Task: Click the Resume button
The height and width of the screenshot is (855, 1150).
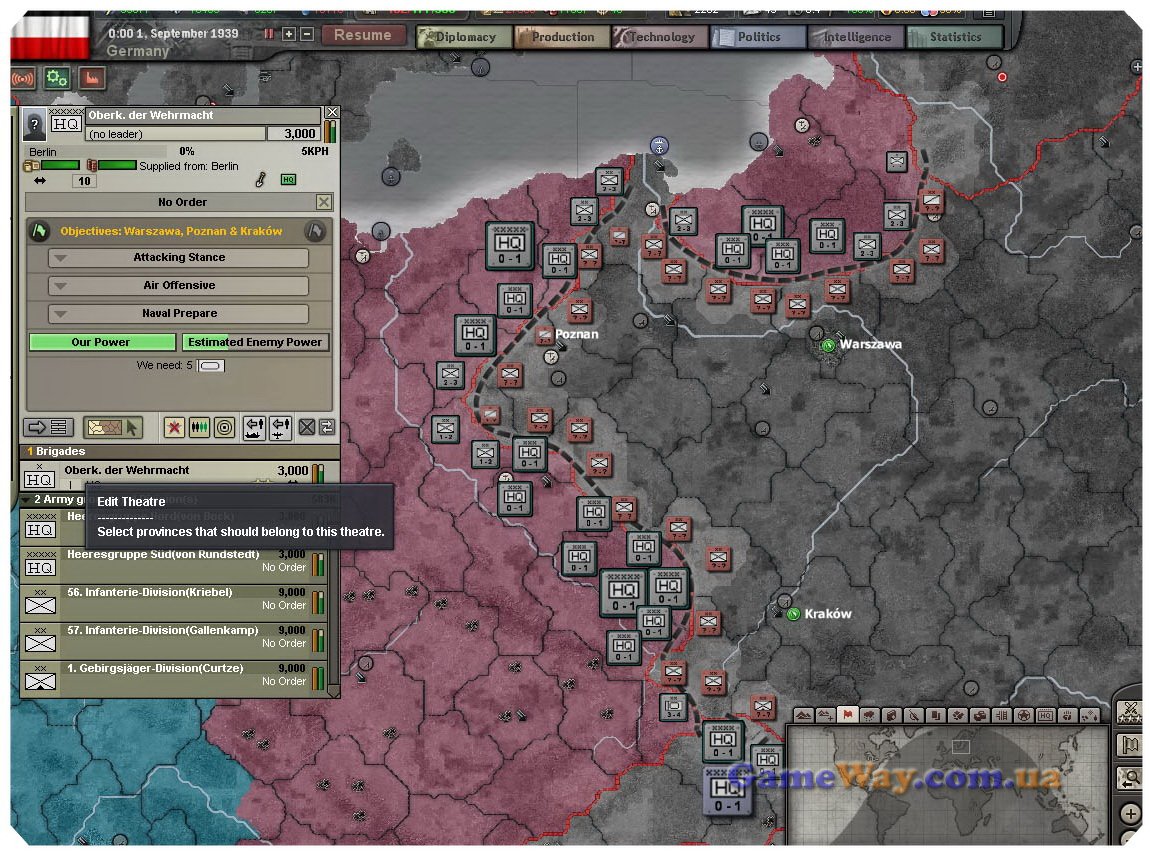Action: point(363,35)
